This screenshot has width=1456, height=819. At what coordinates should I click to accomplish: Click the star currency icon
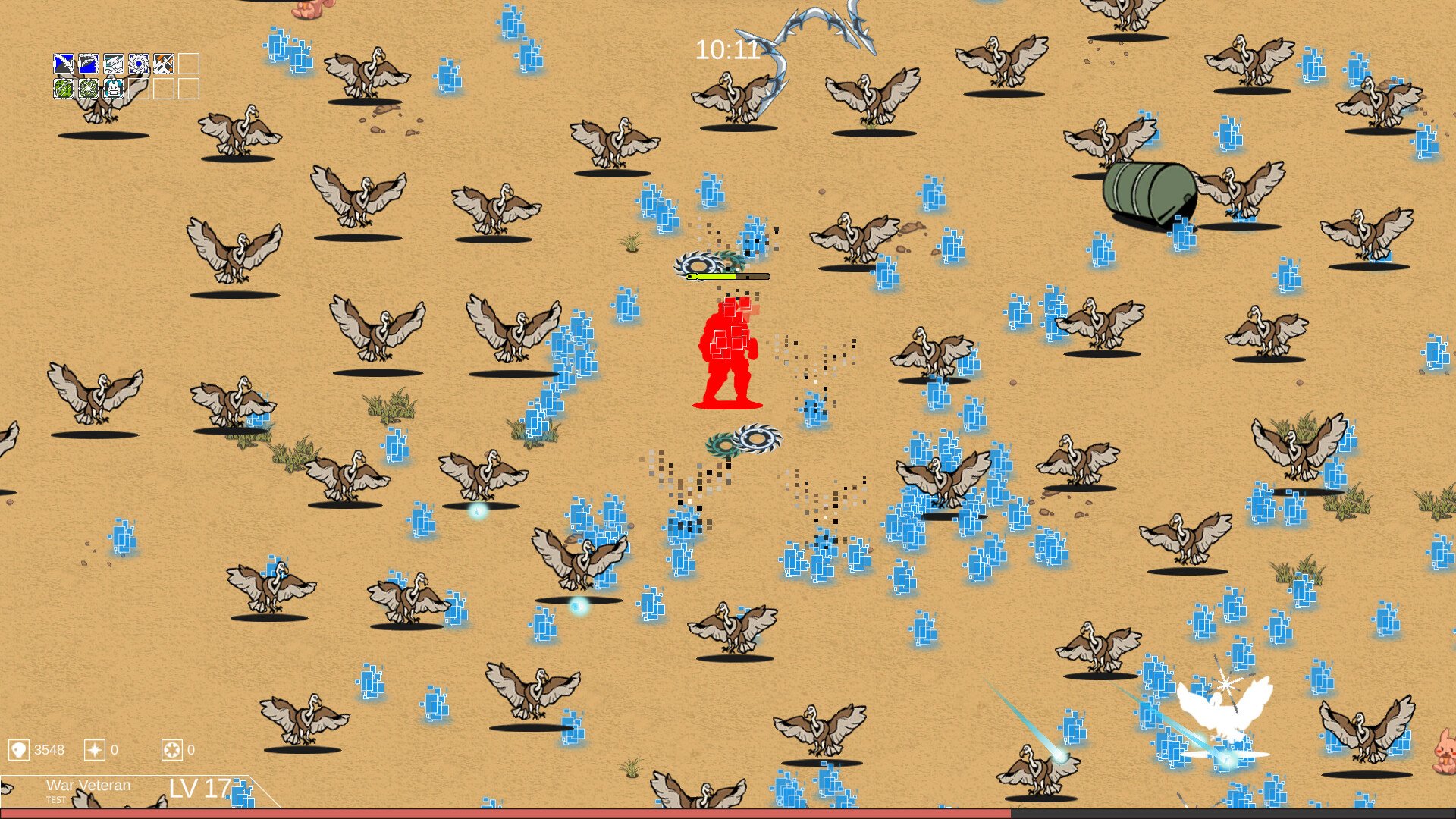95,751
